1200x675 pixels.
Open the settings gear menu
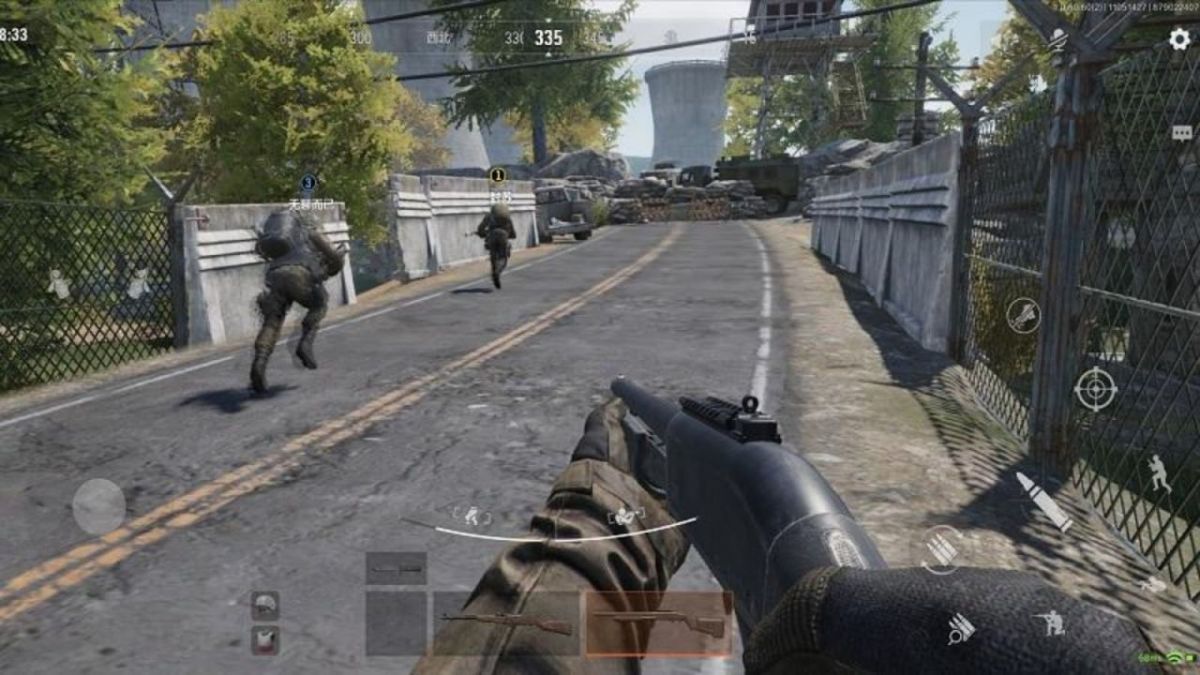point(1180,39)
